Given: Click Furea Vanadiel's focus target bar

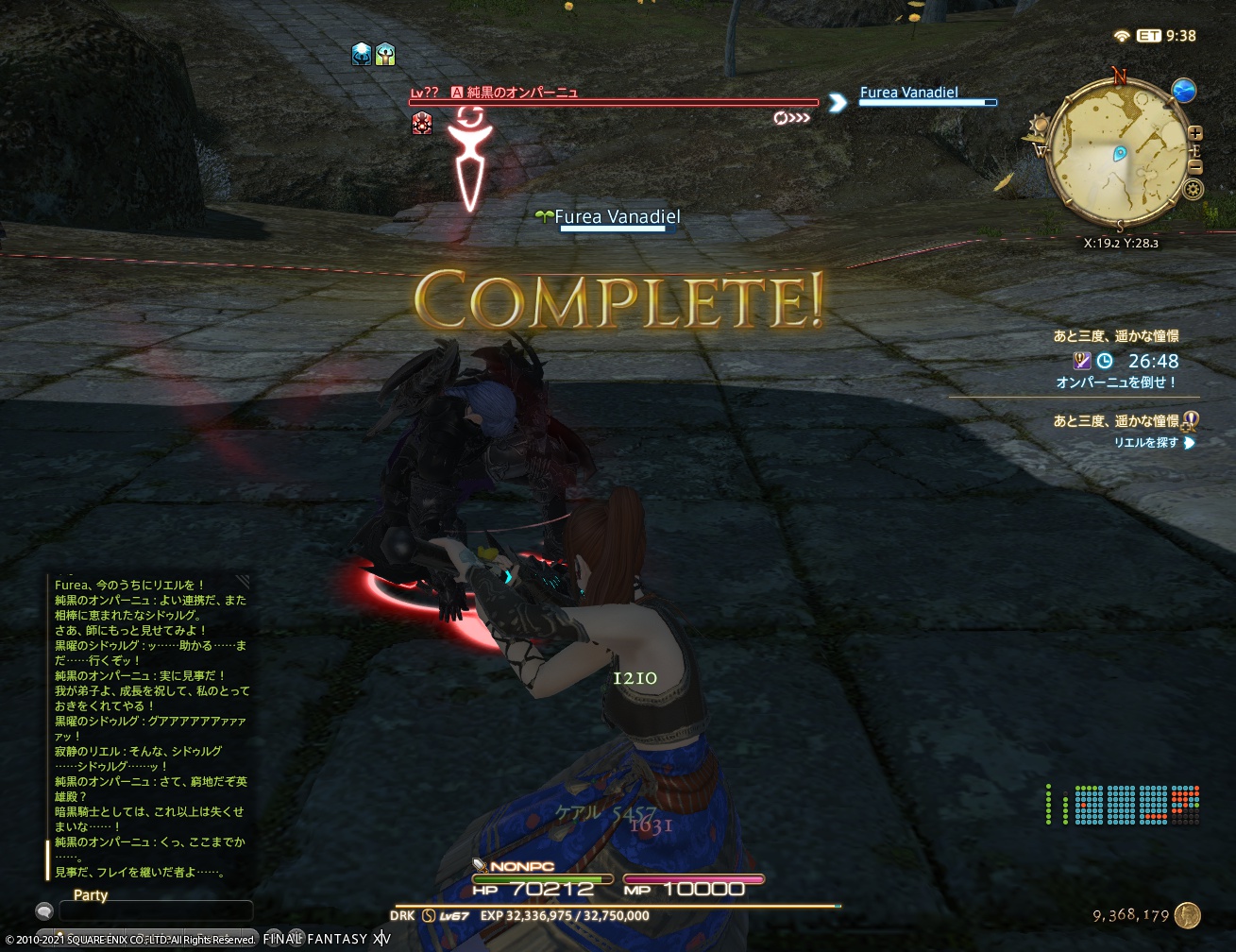Looking at the screenshot, I should tap(927, 103).
